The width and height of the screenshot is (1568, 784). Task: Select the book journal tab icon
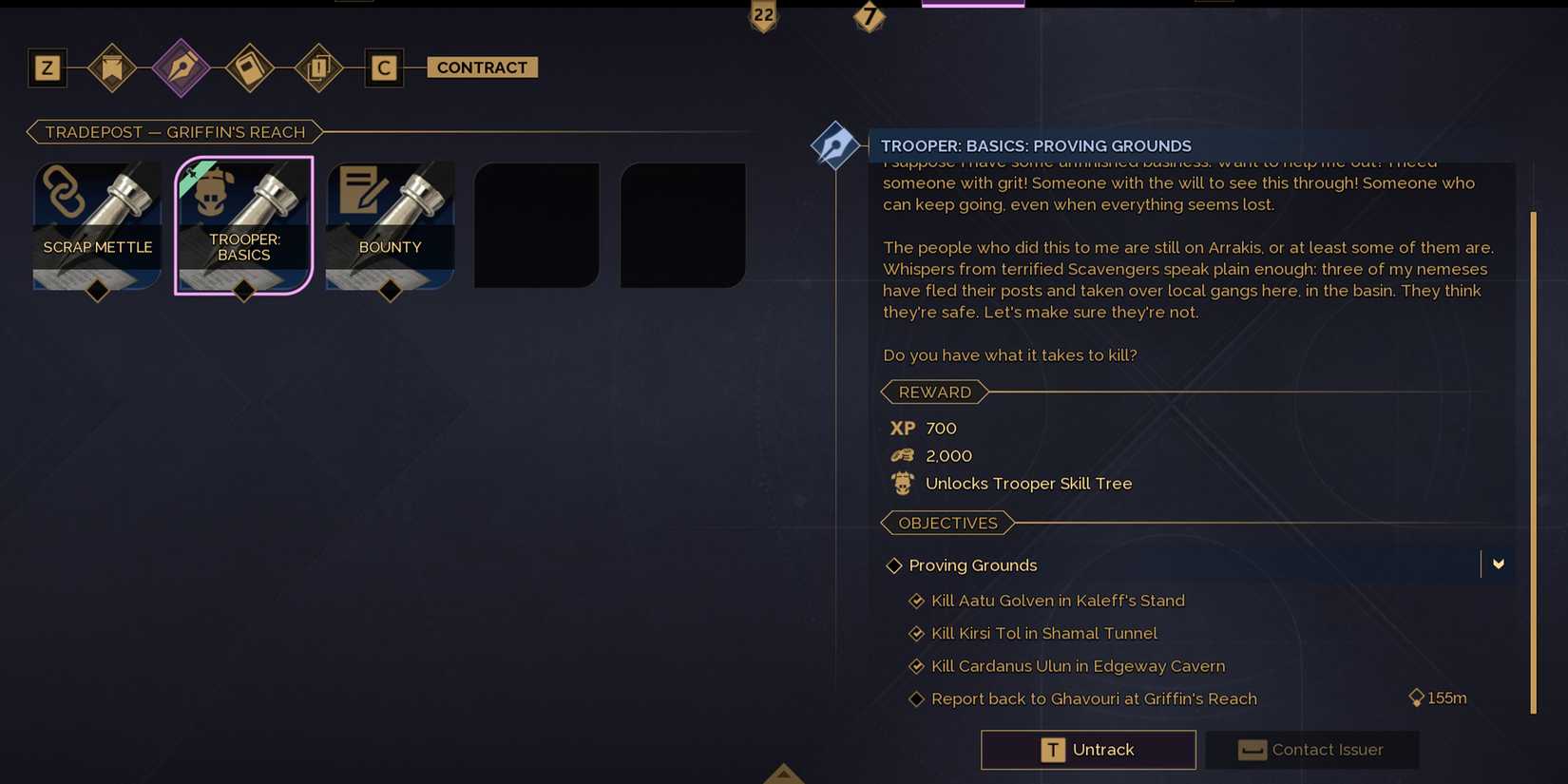250,67
